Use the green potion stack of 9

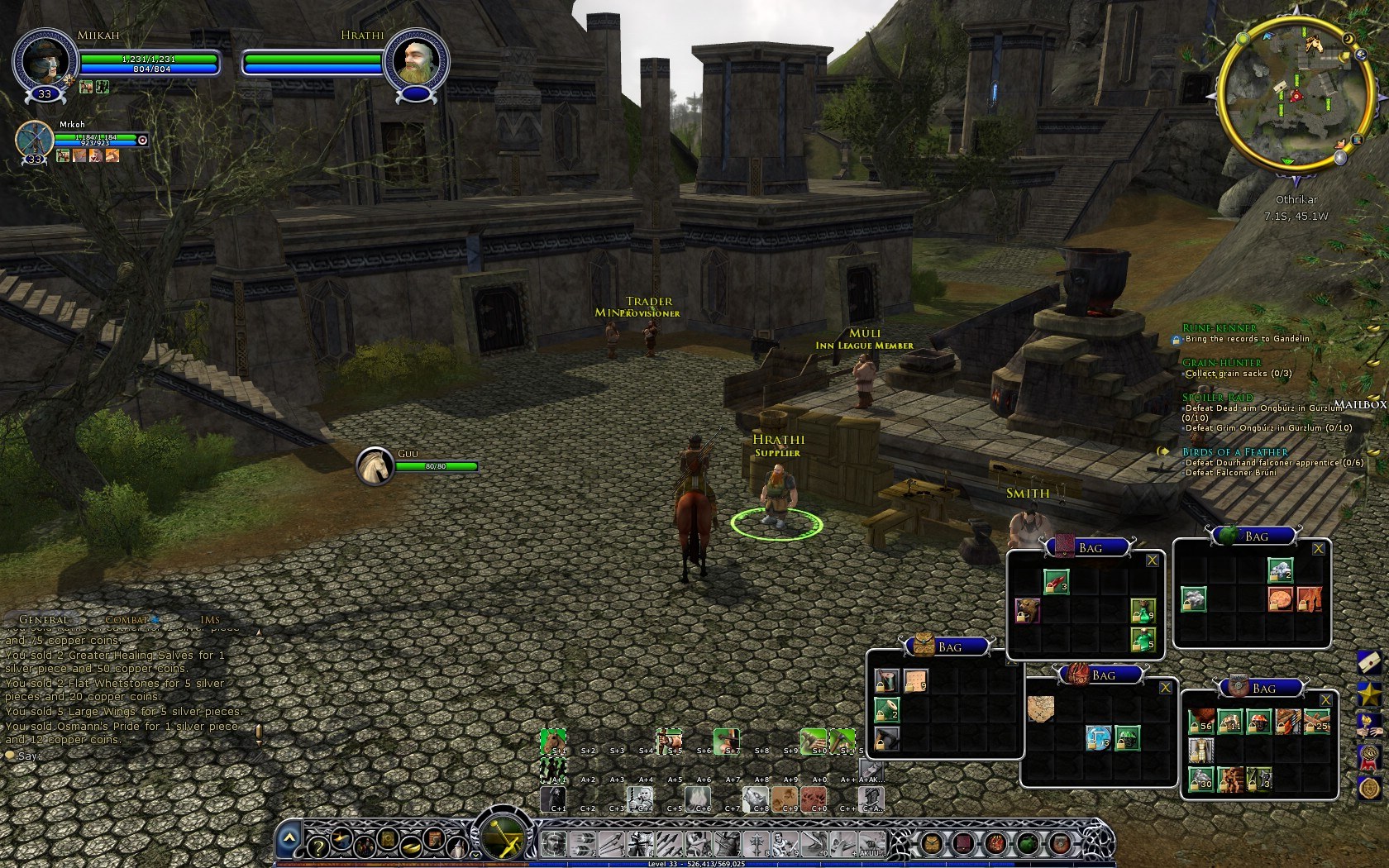tap(1142, 611)
